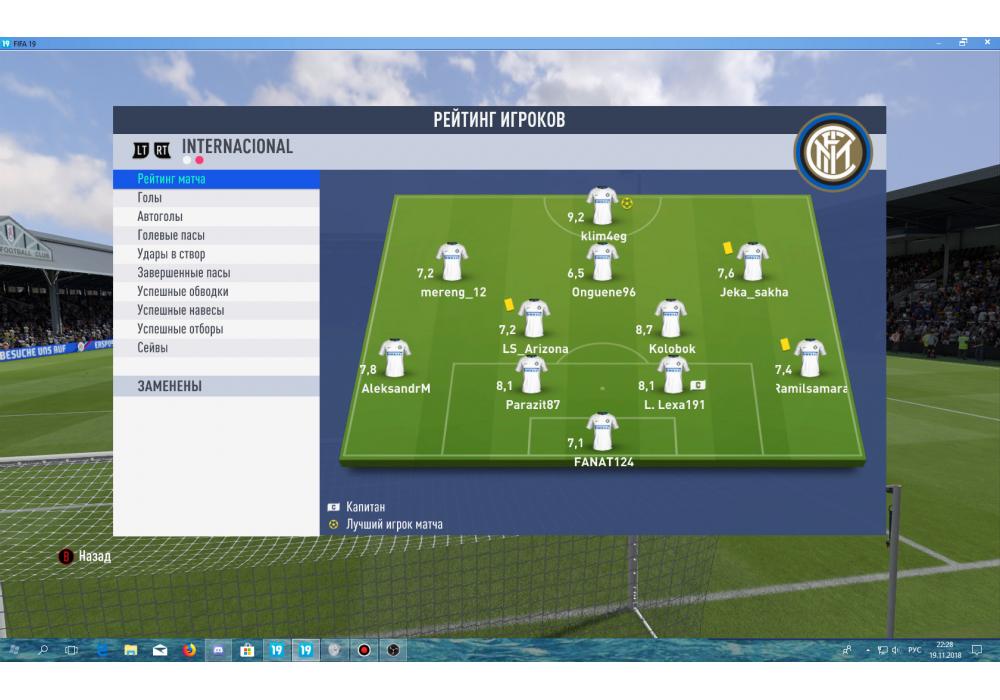Screen dimensions: 1000x700
Task: Choose player mereng_12 on the pitch
Action: click(x=453, y=263)
